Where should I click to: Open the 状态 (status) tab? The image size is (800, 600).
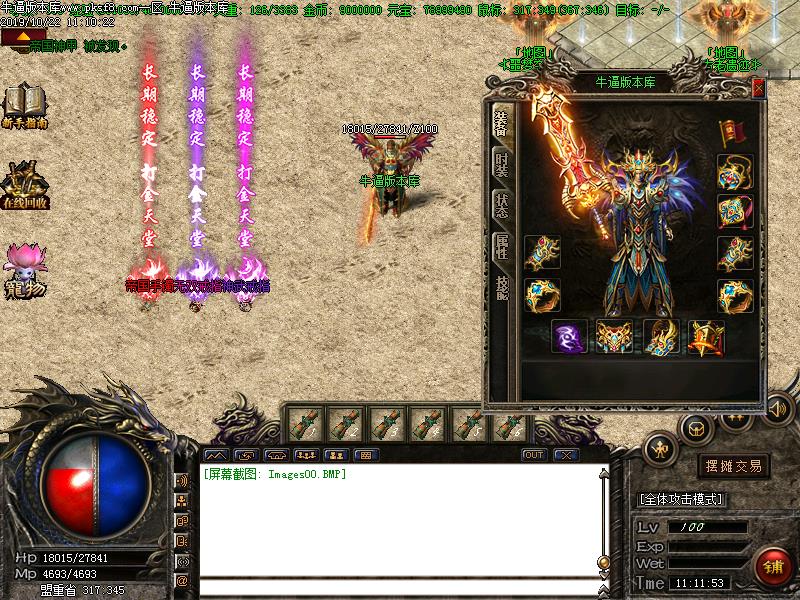point(501,204)
